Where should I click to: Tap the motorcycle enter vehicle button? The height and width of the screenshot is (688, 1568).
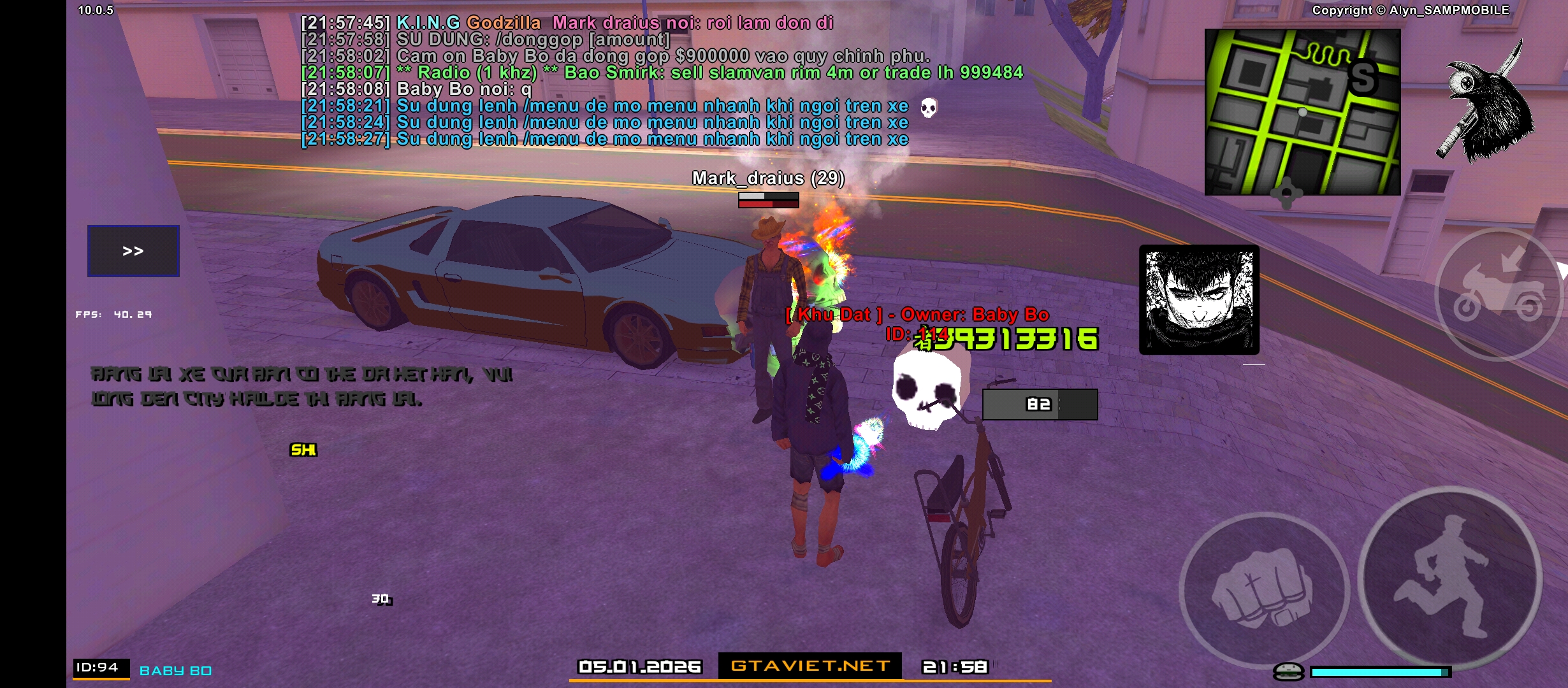1498,296
